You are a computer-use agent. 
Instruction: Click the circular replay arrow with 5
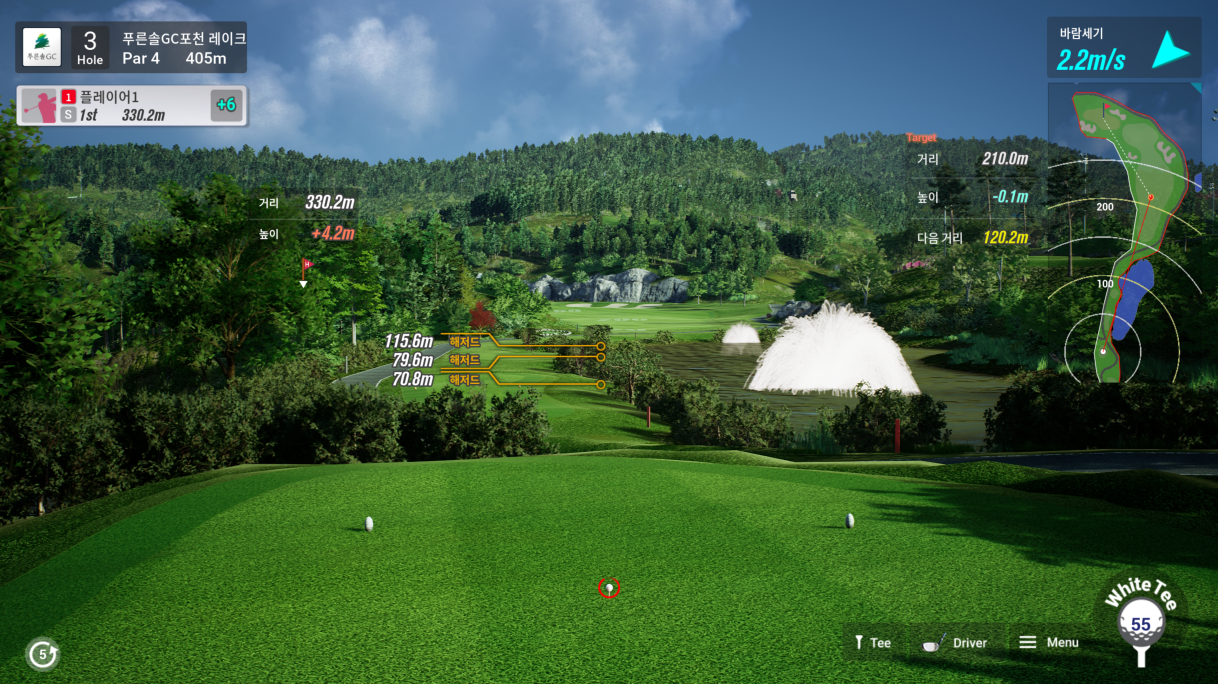[42, 655]
